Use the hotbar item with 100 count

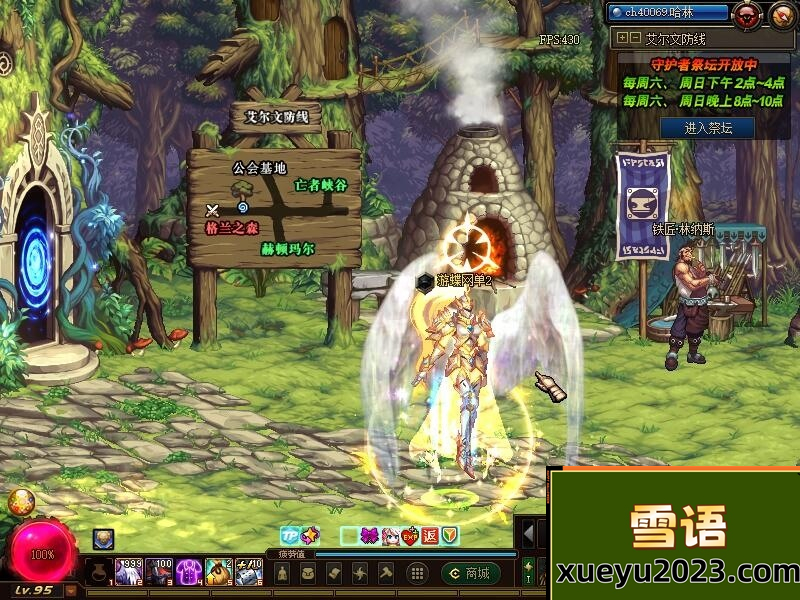click(158, 573)
